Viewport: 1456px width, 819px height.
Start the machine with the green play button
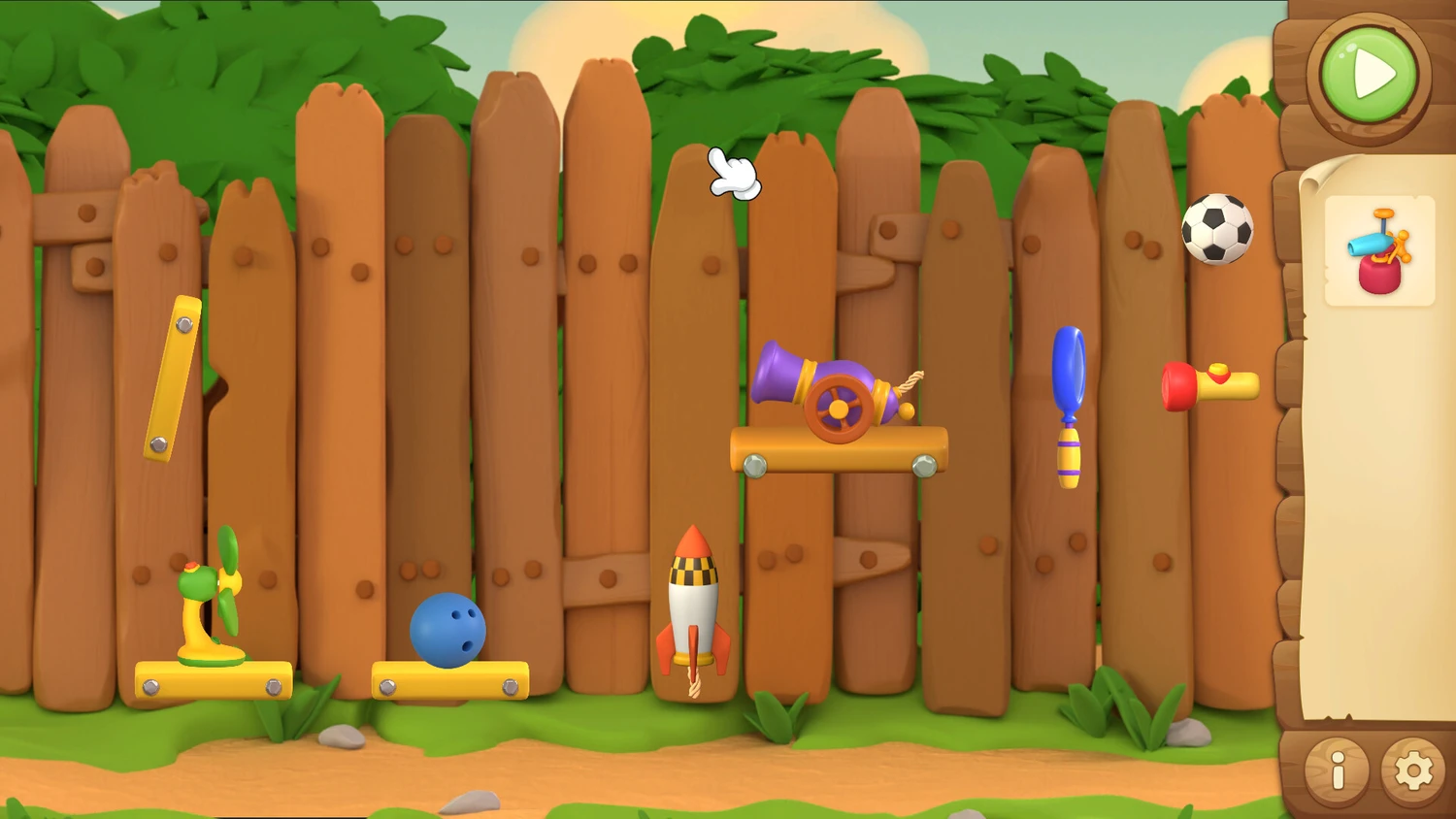coord(1369,75)
